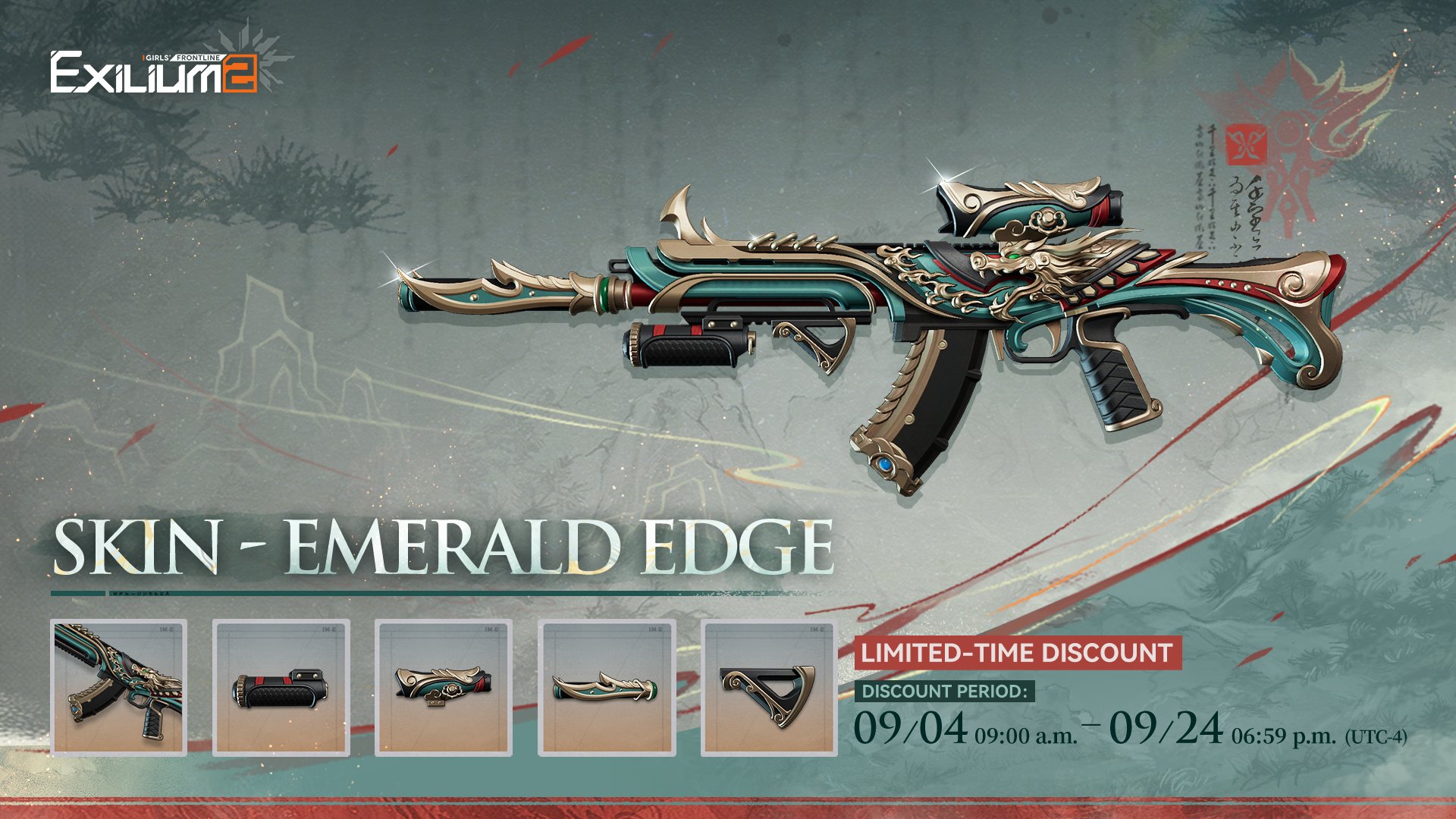Click the Girls' Frontline 2 Exilium logo
This screenshot has height=819, width=1456.
coord(155,73)
